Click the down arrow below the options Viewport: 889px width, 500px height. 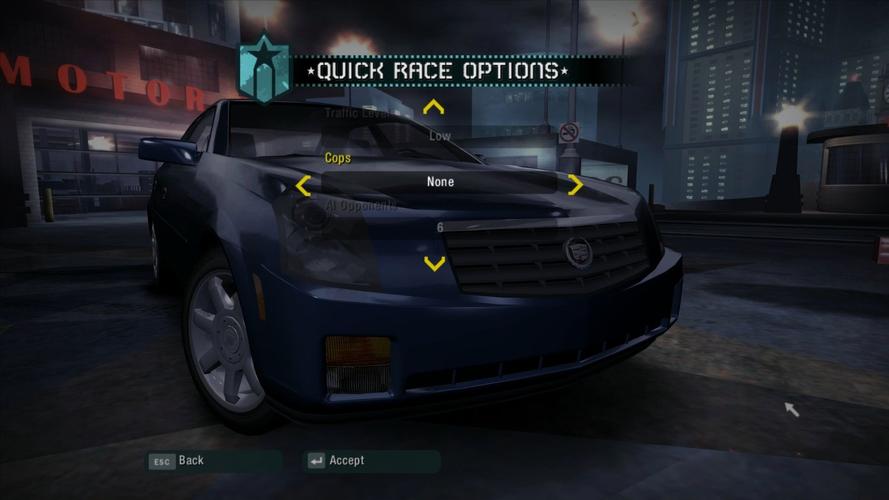click(x=434, y=264)
